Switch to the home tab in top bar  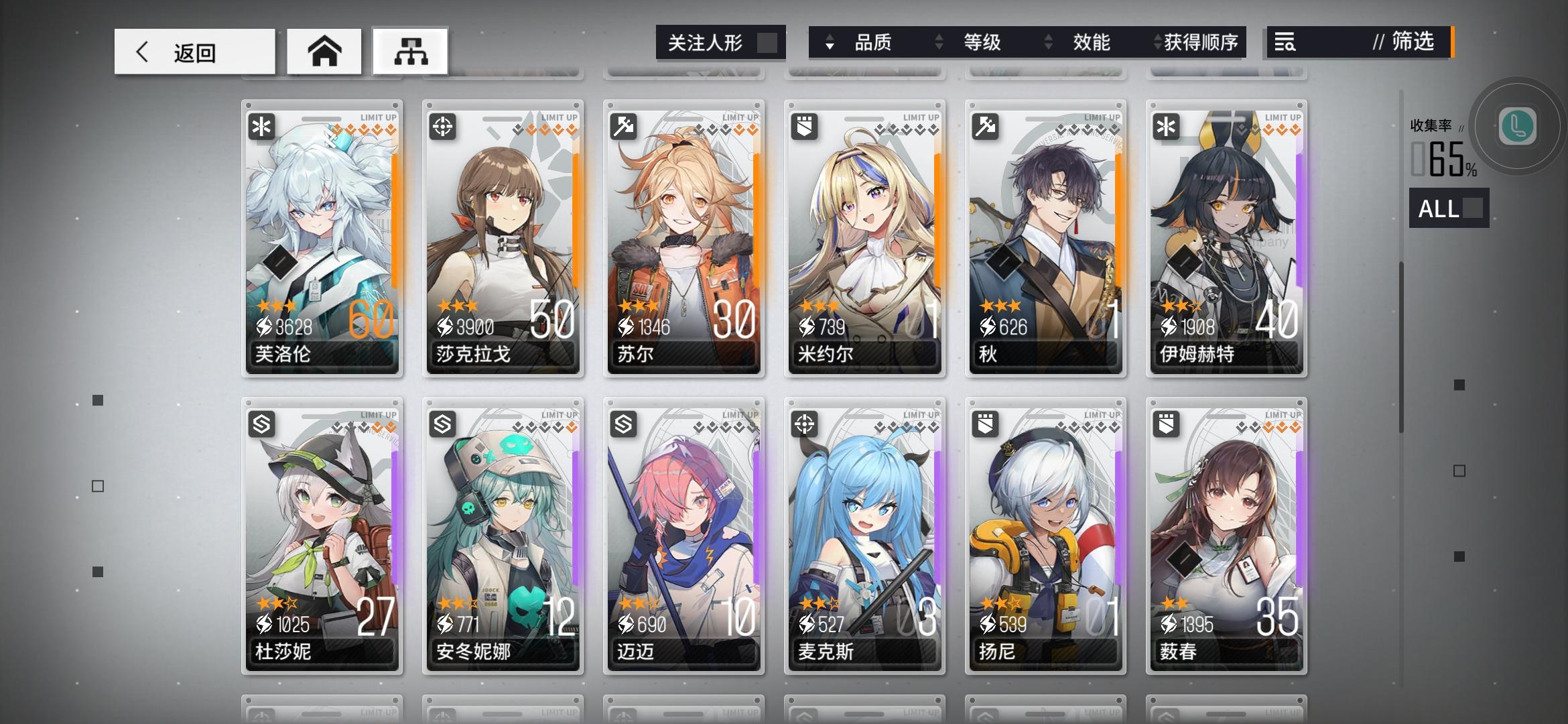(324, 51)
